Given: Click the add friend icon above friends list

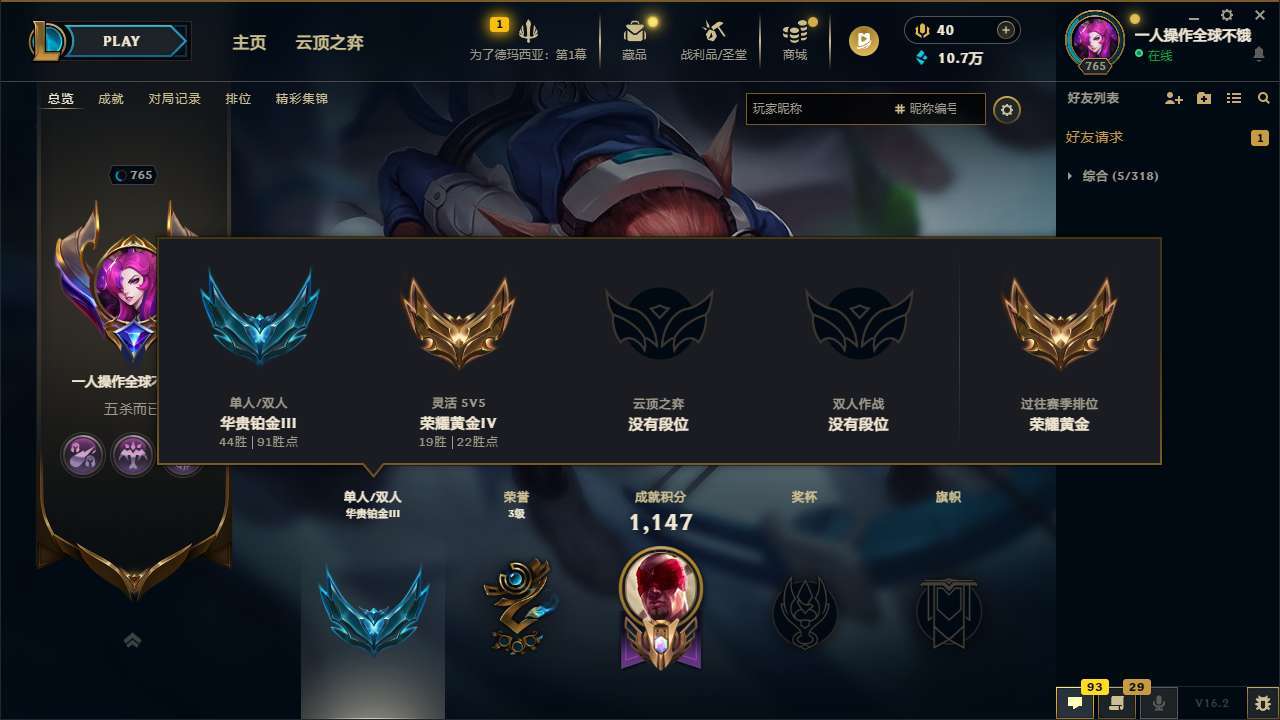Looking at the screenshot, I should 1172,98.
